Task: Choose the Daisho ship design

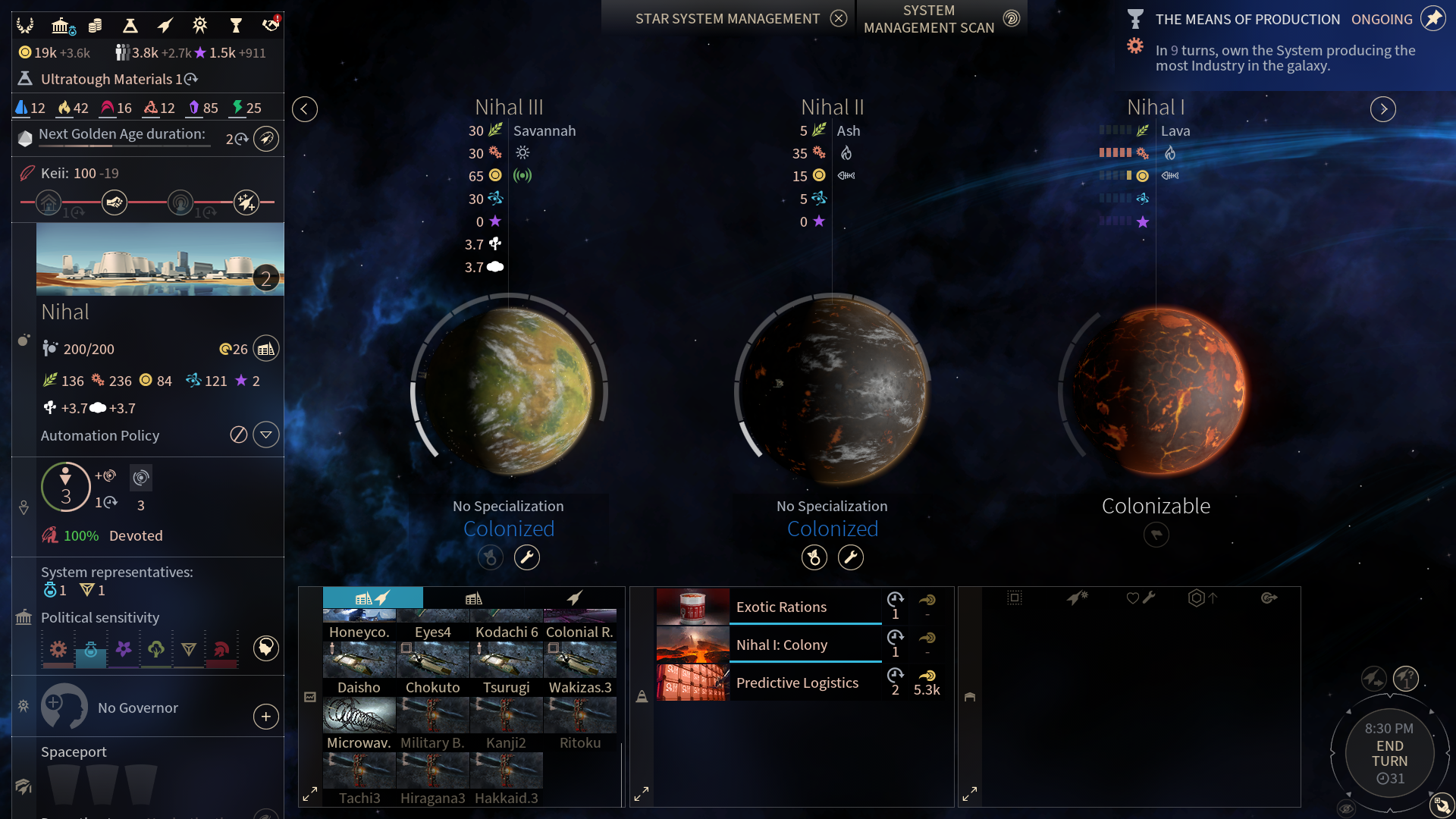Action: click(x=359, y=668)
